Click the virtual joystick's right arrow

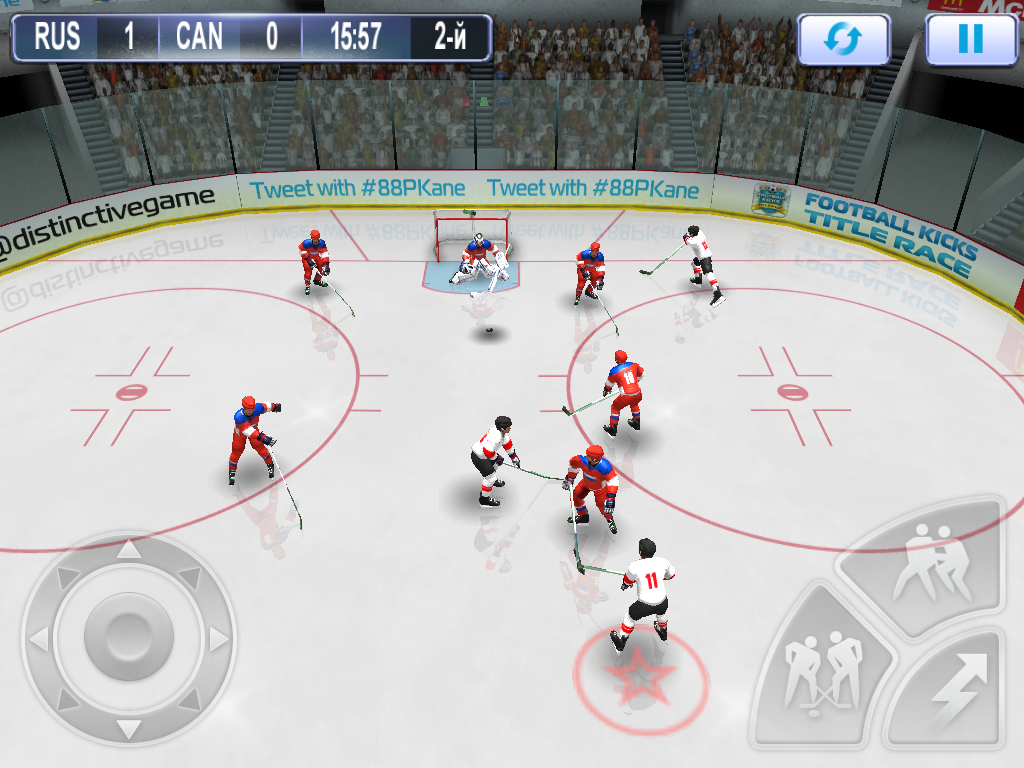(x=218, y=637)
